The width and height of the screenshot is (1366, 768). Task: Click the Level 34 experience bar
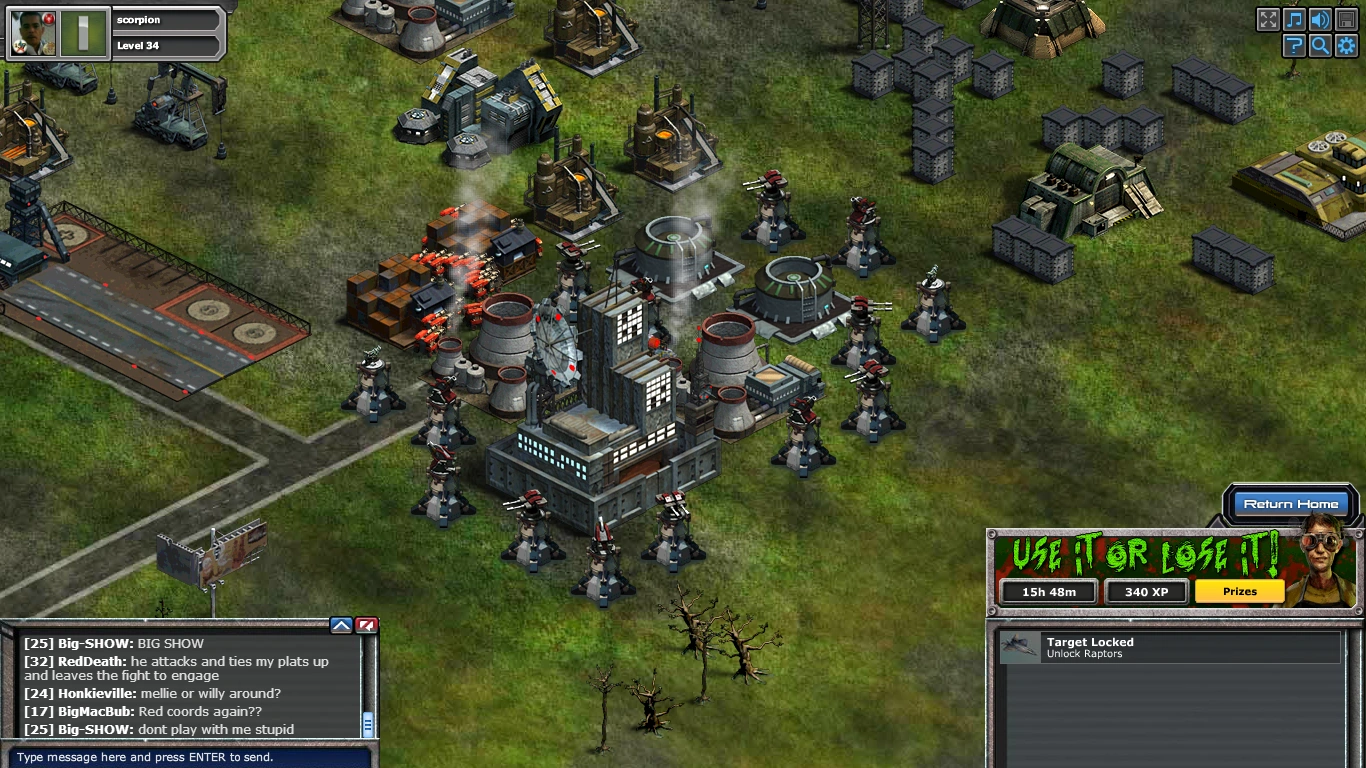[x=165, y=46]
